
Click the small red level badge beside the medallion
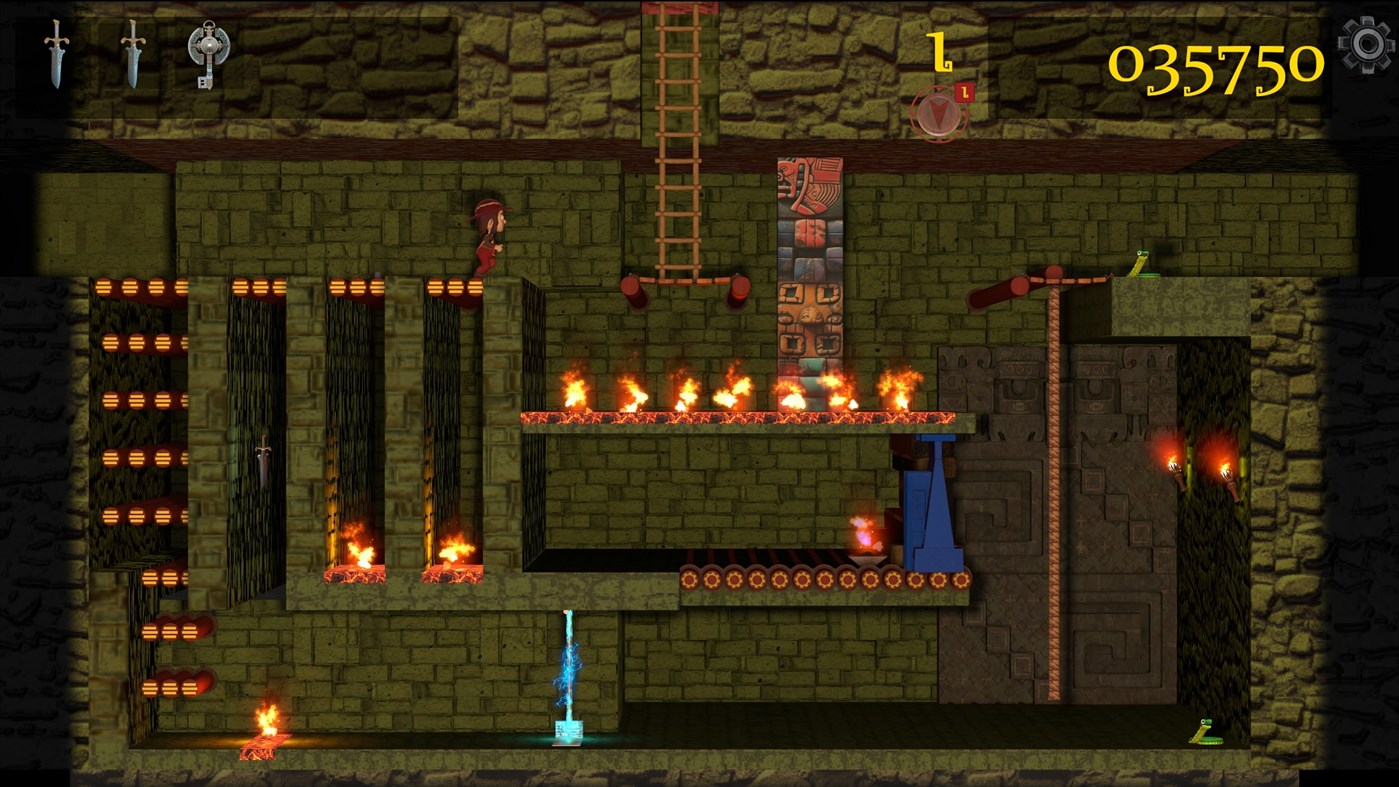click(965, 91)
